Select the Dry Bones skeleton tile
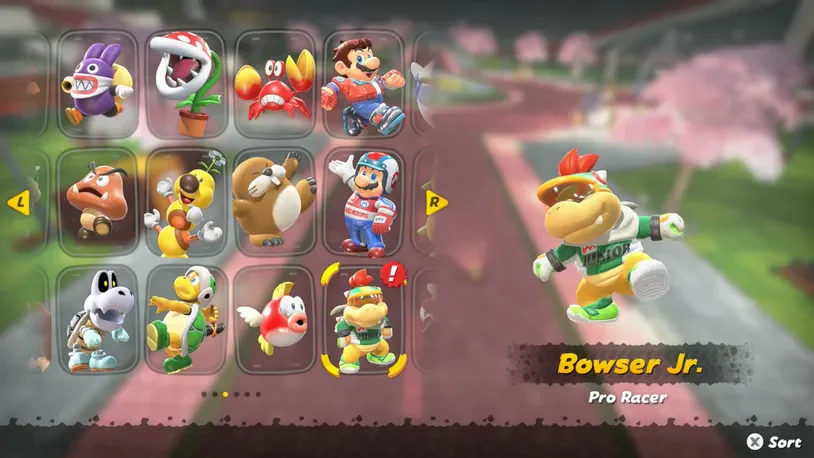Screen dimensions: 814x458 click(x=98, y=320)
